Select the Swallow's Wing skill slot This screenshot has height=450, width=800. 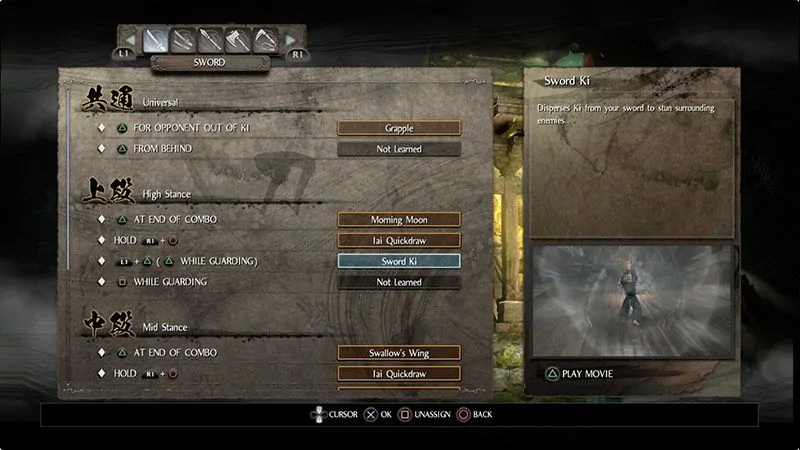[x=399, y=353]
